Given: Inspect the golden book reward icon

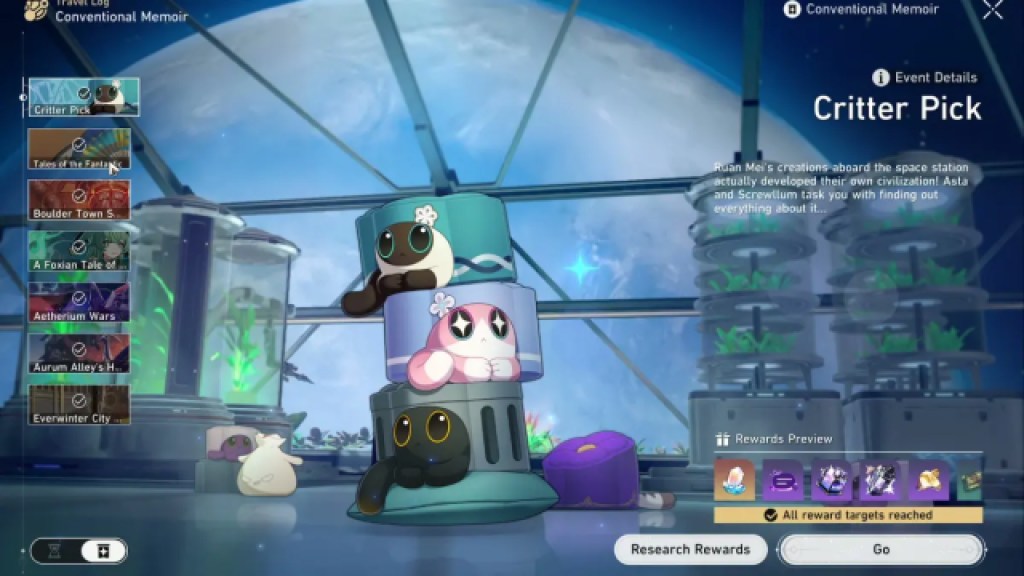Looking at the screenshot, I should click(928, 481).
